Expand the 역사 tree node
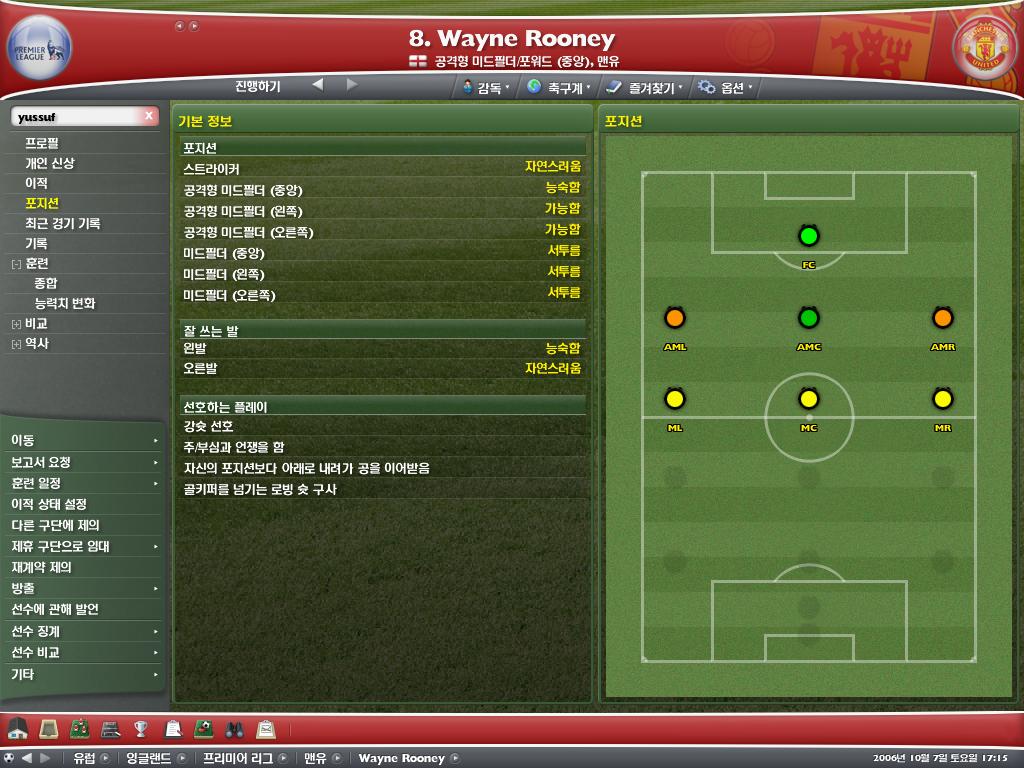The image size is (1024, 768). 16,344
